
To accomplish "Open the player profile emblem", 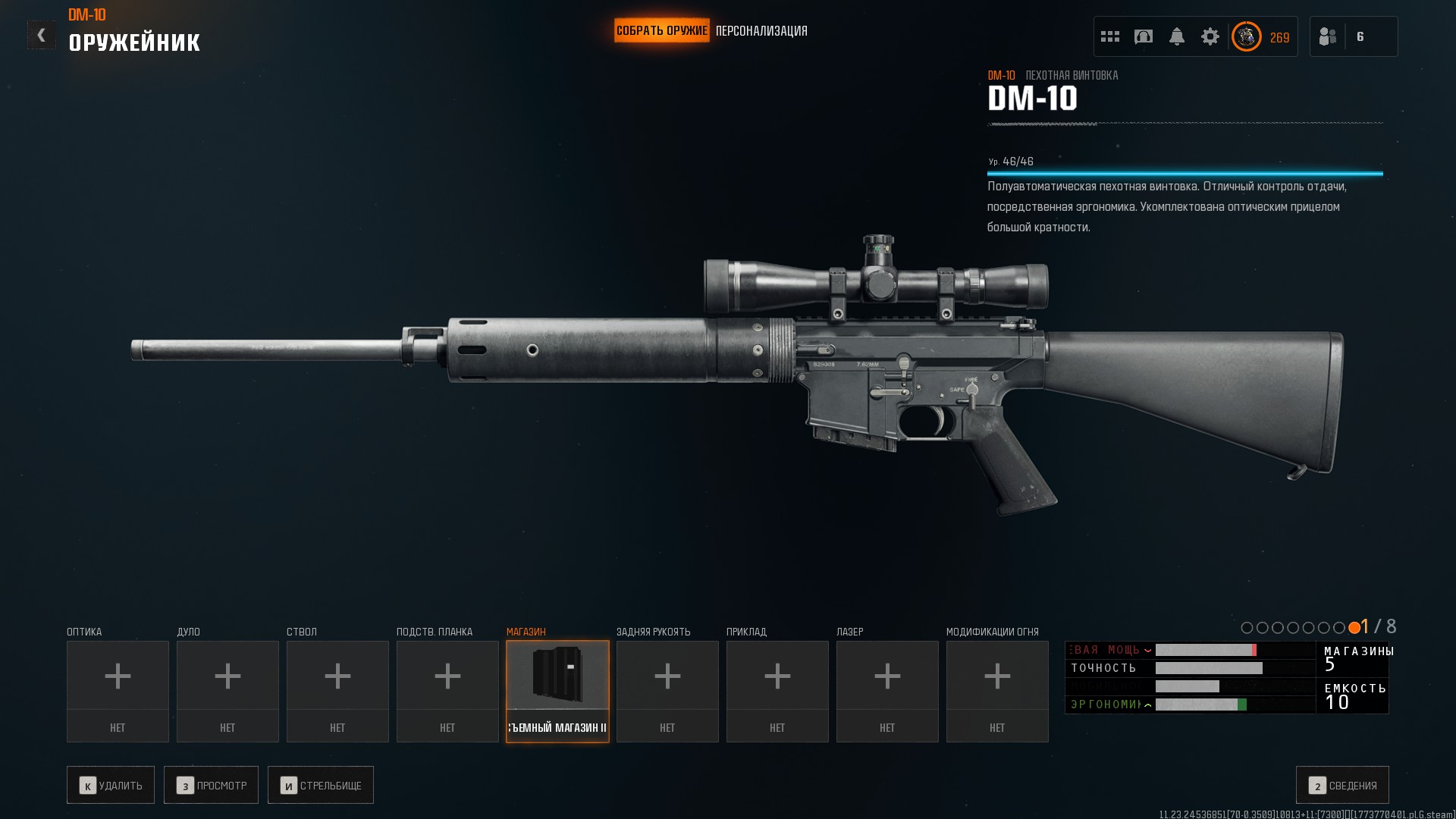I will point(1246,36).
